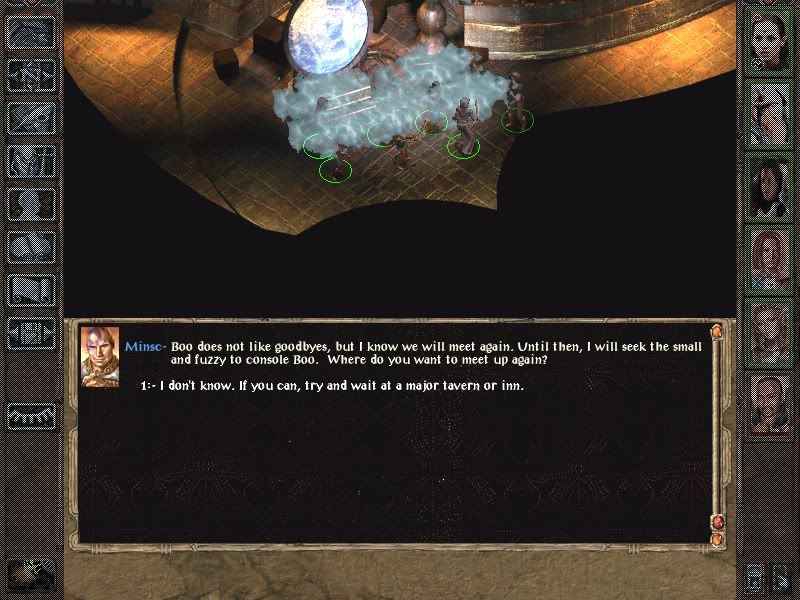Screen dimensions: 800x600
Task: Click Minsc's speaker portrait in the dialogue box
Action: tap(99, 353)
